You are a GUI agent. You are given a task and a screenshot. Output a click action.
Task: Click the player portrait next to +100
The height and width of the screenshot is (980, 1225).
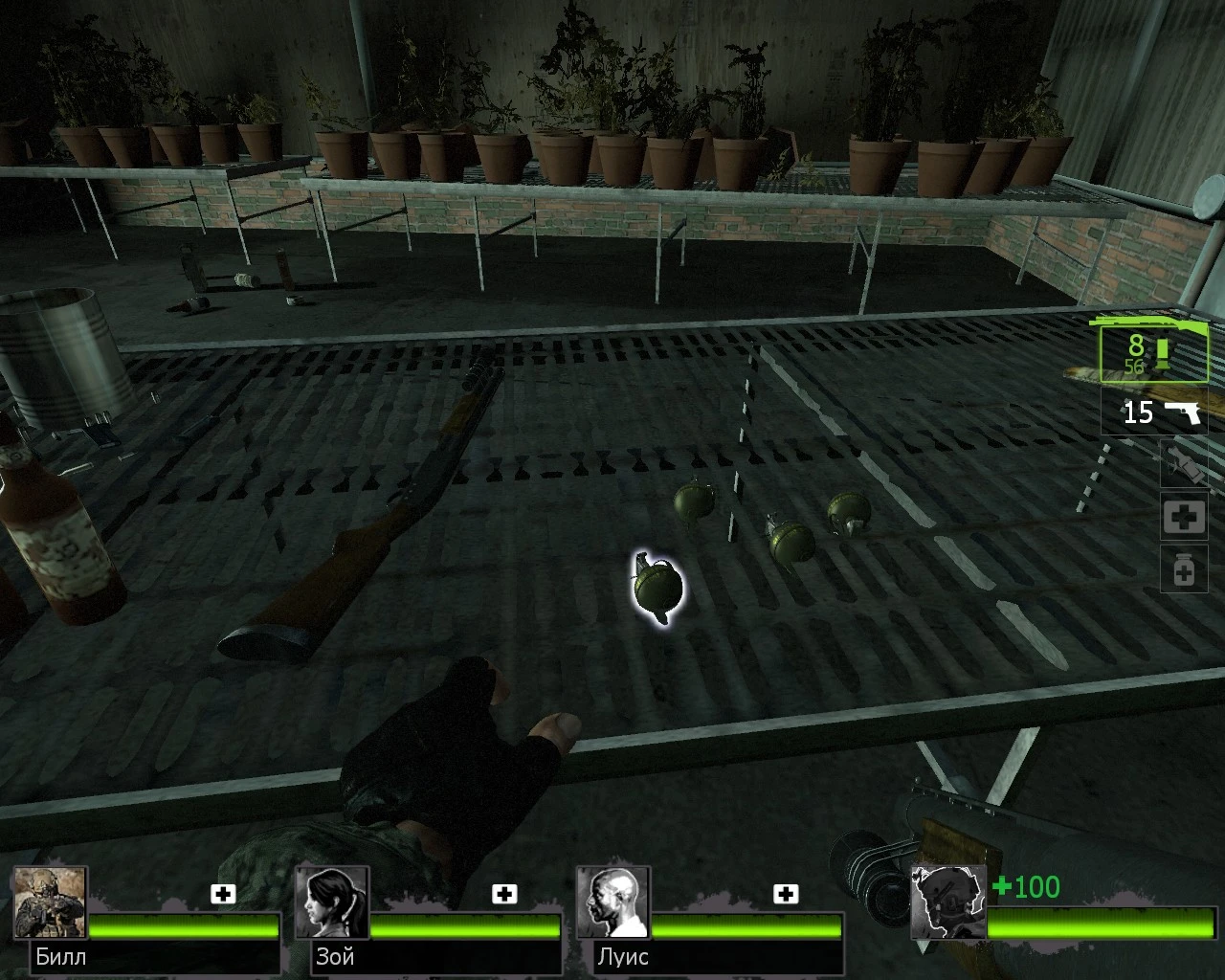coord(947,900)
